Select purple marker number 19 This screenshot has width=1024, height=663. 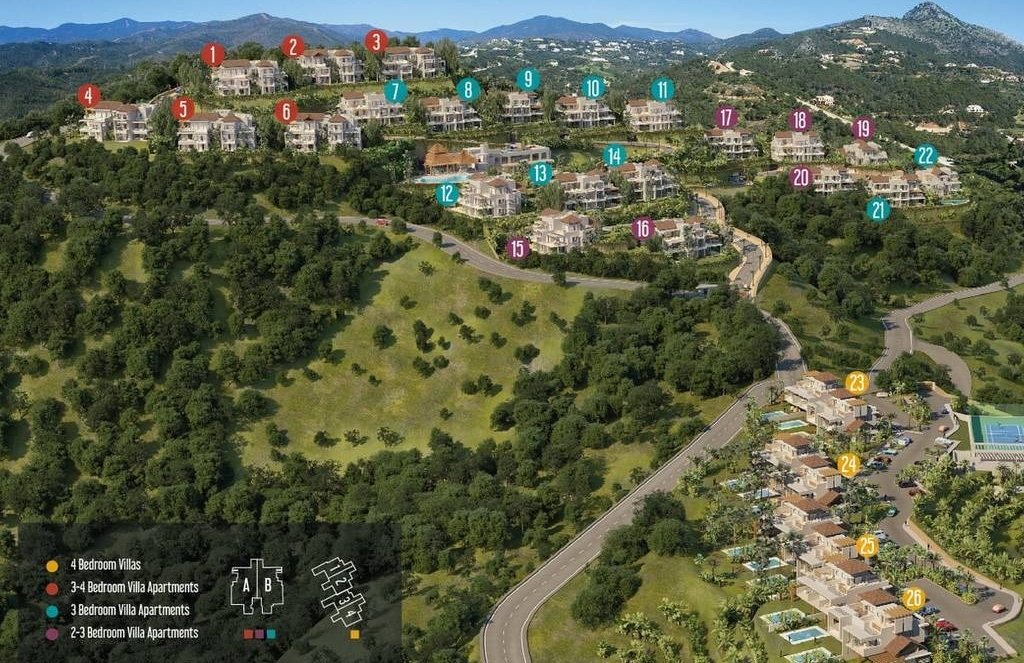coord(863,128)
